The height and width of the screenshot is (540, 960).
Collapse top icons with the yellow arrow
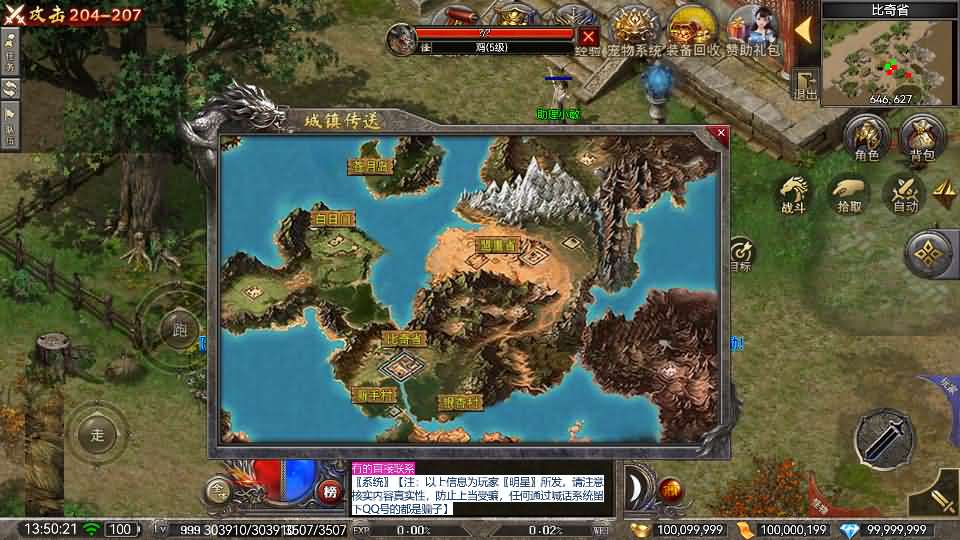(x=803, y=29)
